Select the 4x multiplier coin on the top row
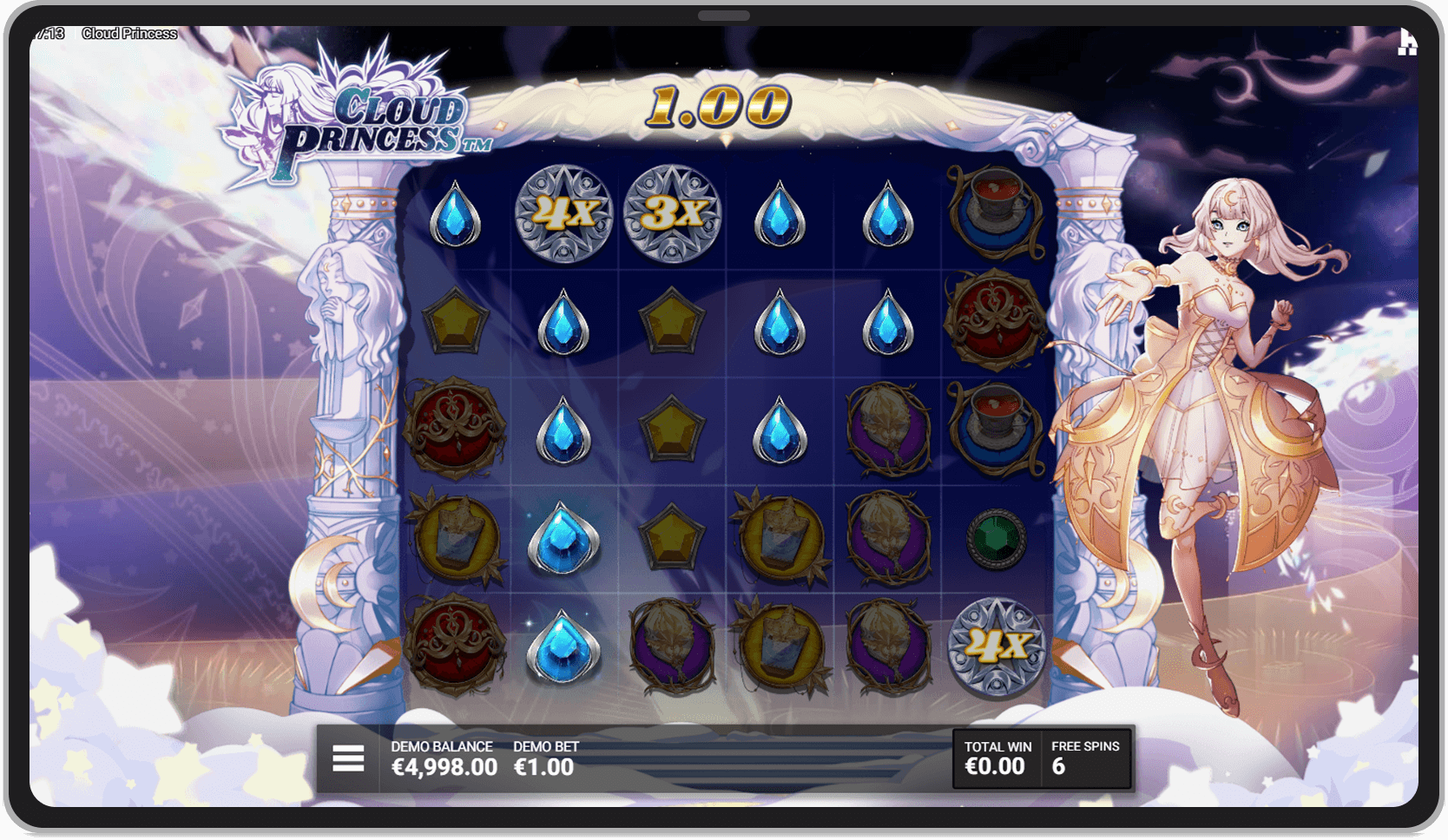Image resolution: width=1448 pixels, height=840 pixels. coord(562,215)
